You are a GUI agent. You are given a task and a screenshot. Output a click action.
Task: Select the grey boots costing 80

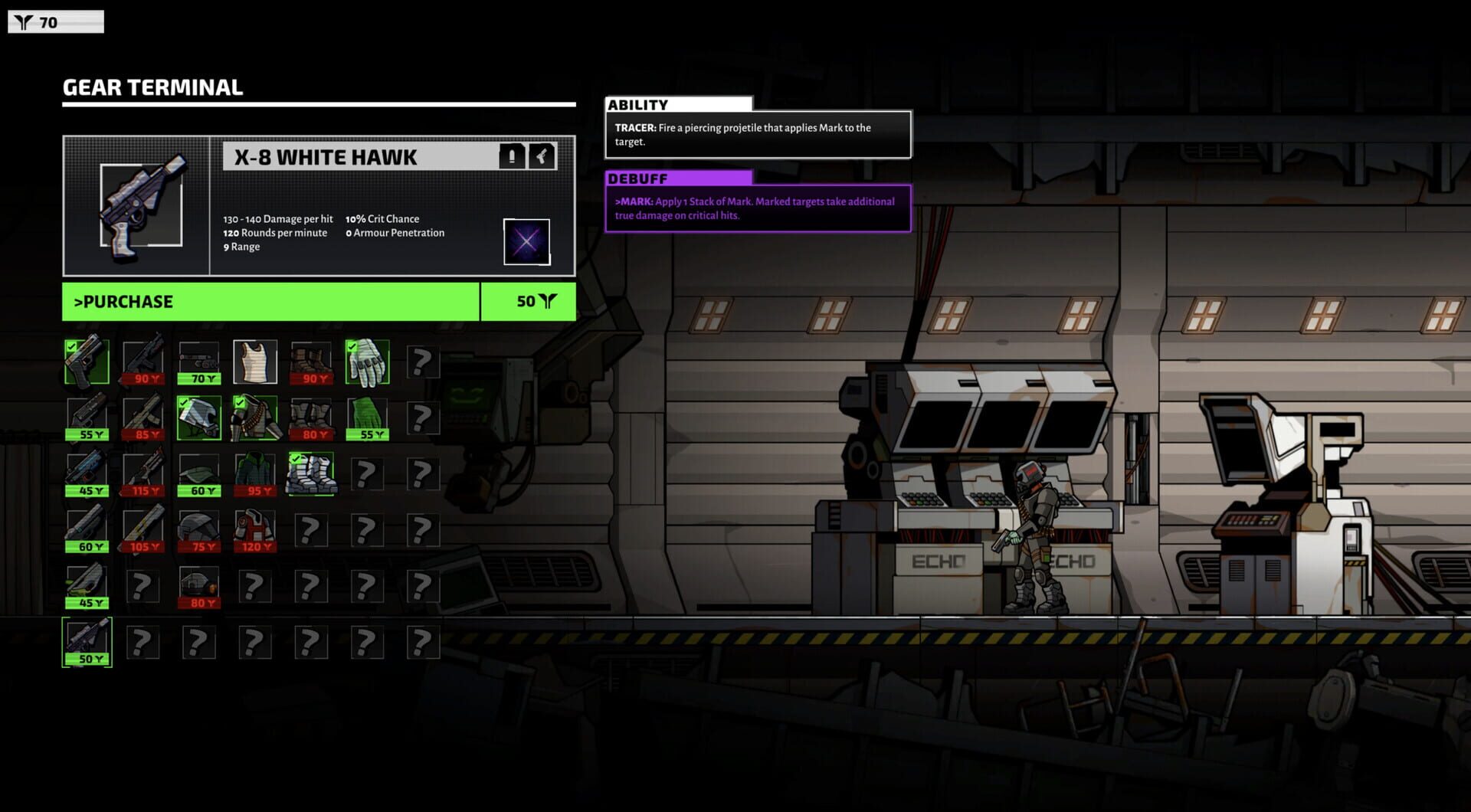(310, 418)
